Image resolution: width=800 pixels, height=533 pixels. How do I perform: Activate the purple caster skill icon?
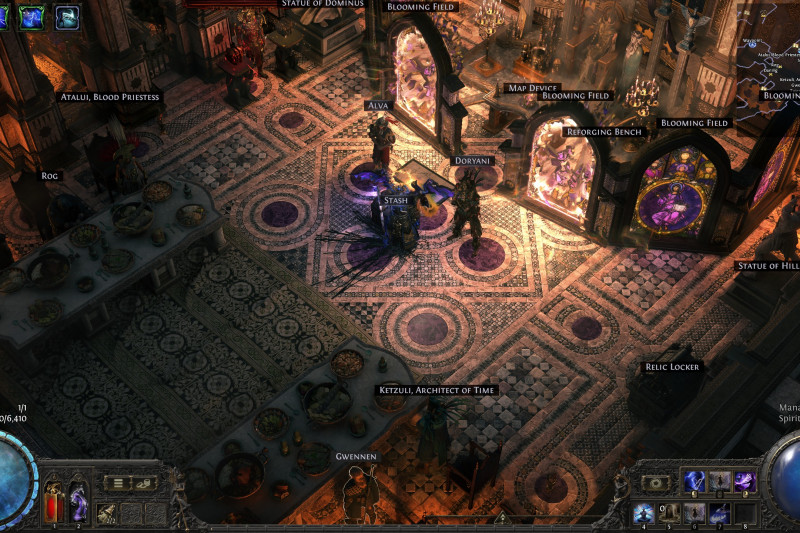(x=745, y=482)
